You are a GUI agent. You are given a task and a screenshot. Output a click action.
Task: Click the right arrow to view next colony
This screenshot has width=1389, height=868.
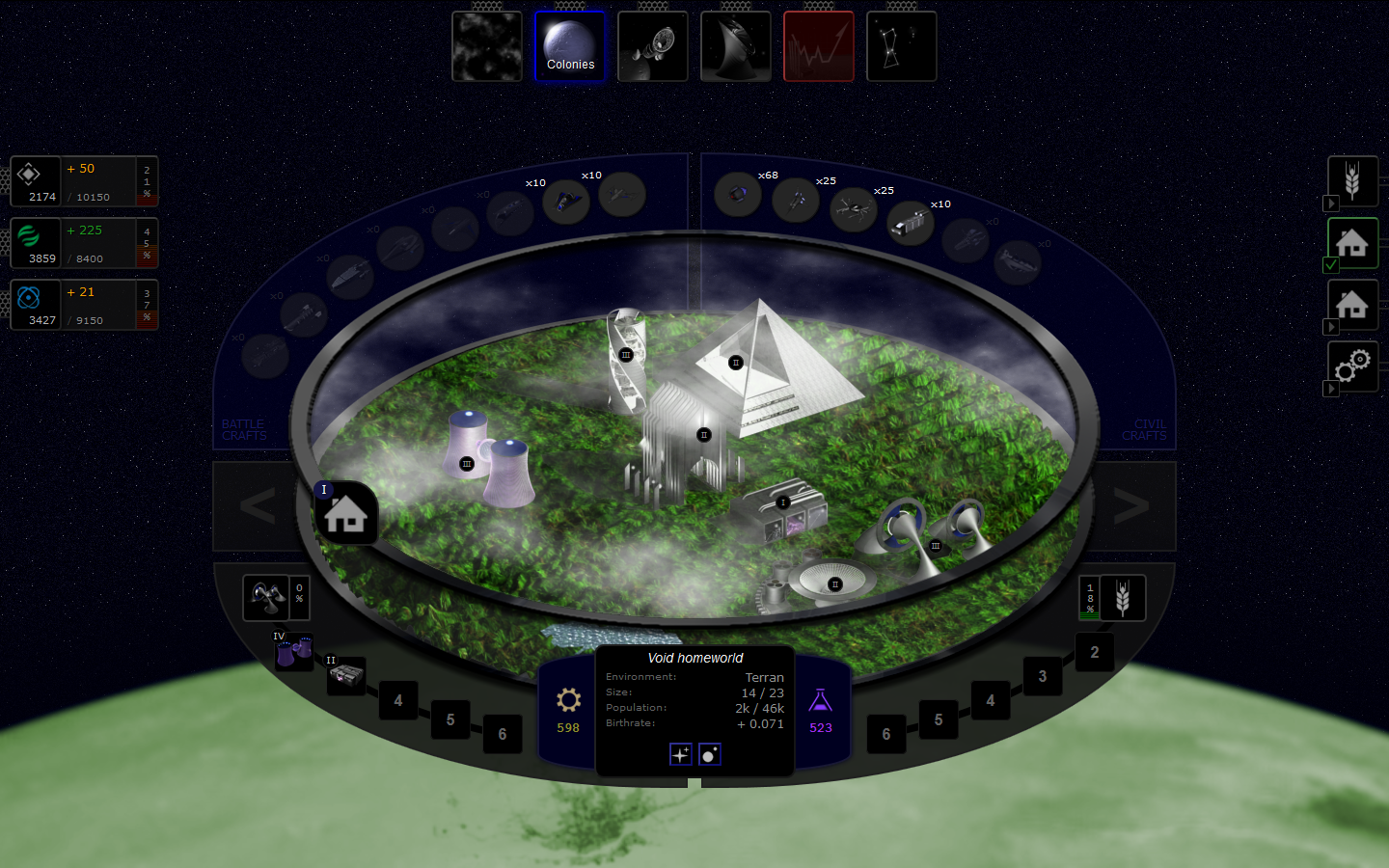[1131, 506]
